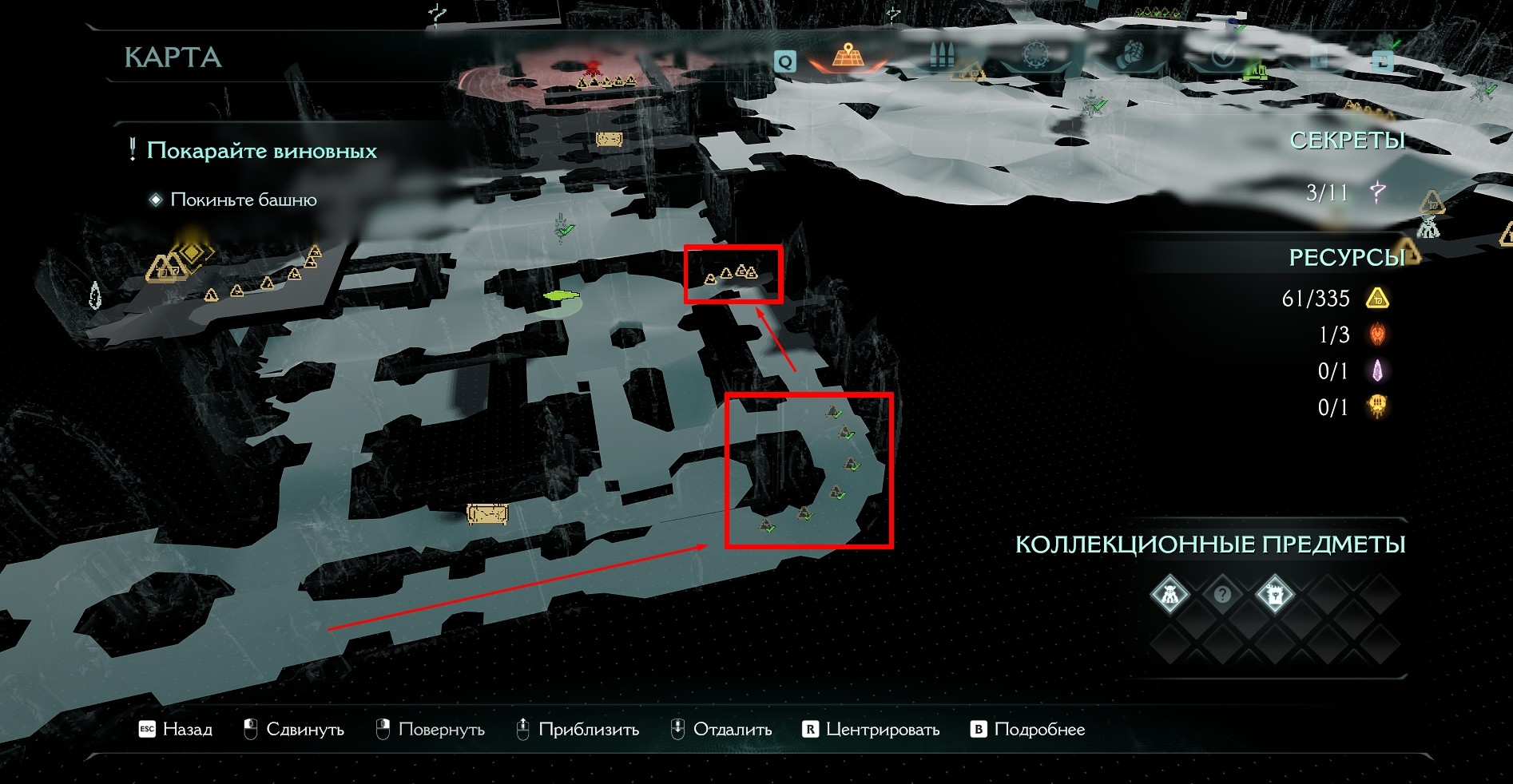Select the orange Map tab icon
The height and width of the screenshot is (784, 1513).
click(848, 56)
